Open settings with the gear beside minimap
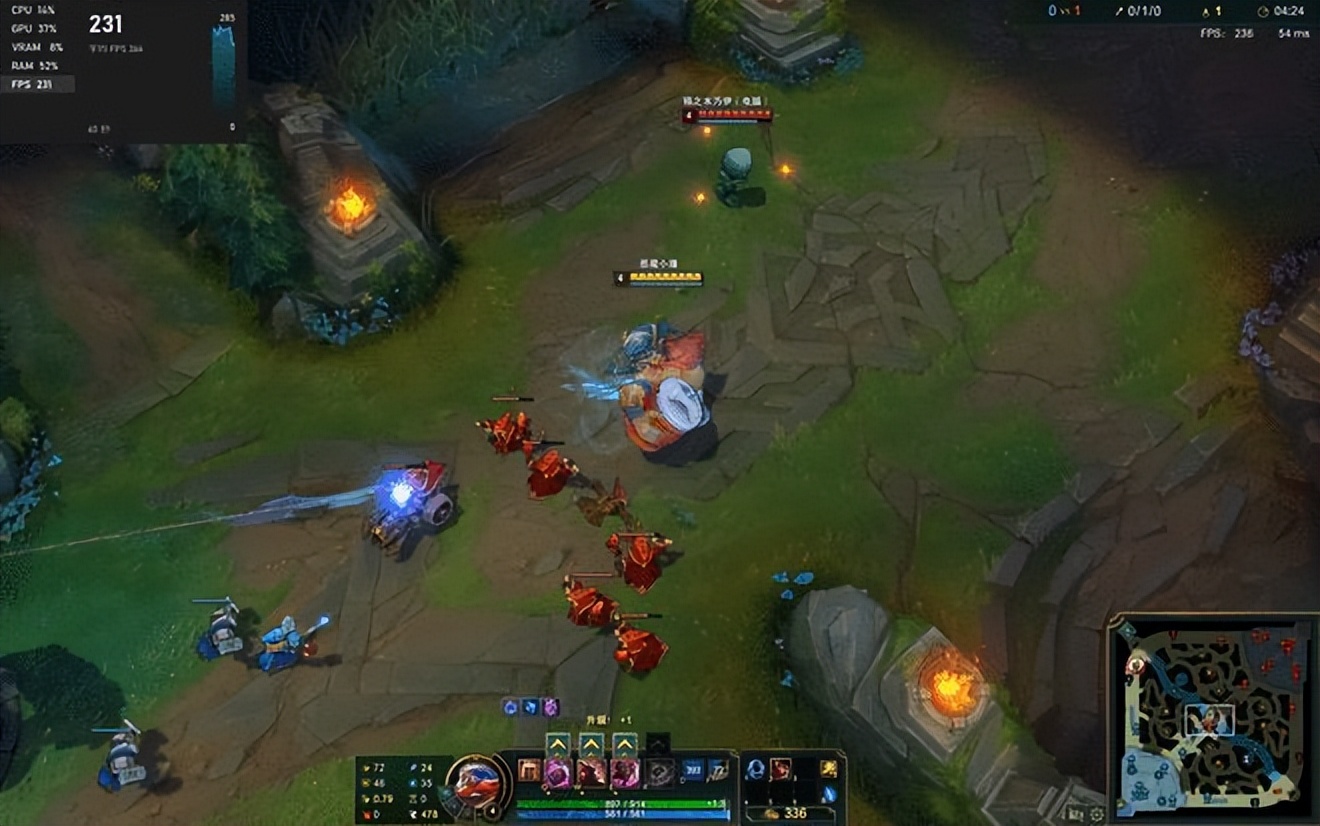The height and width of the screenshot is (826, 1320). pos(1097,815)
